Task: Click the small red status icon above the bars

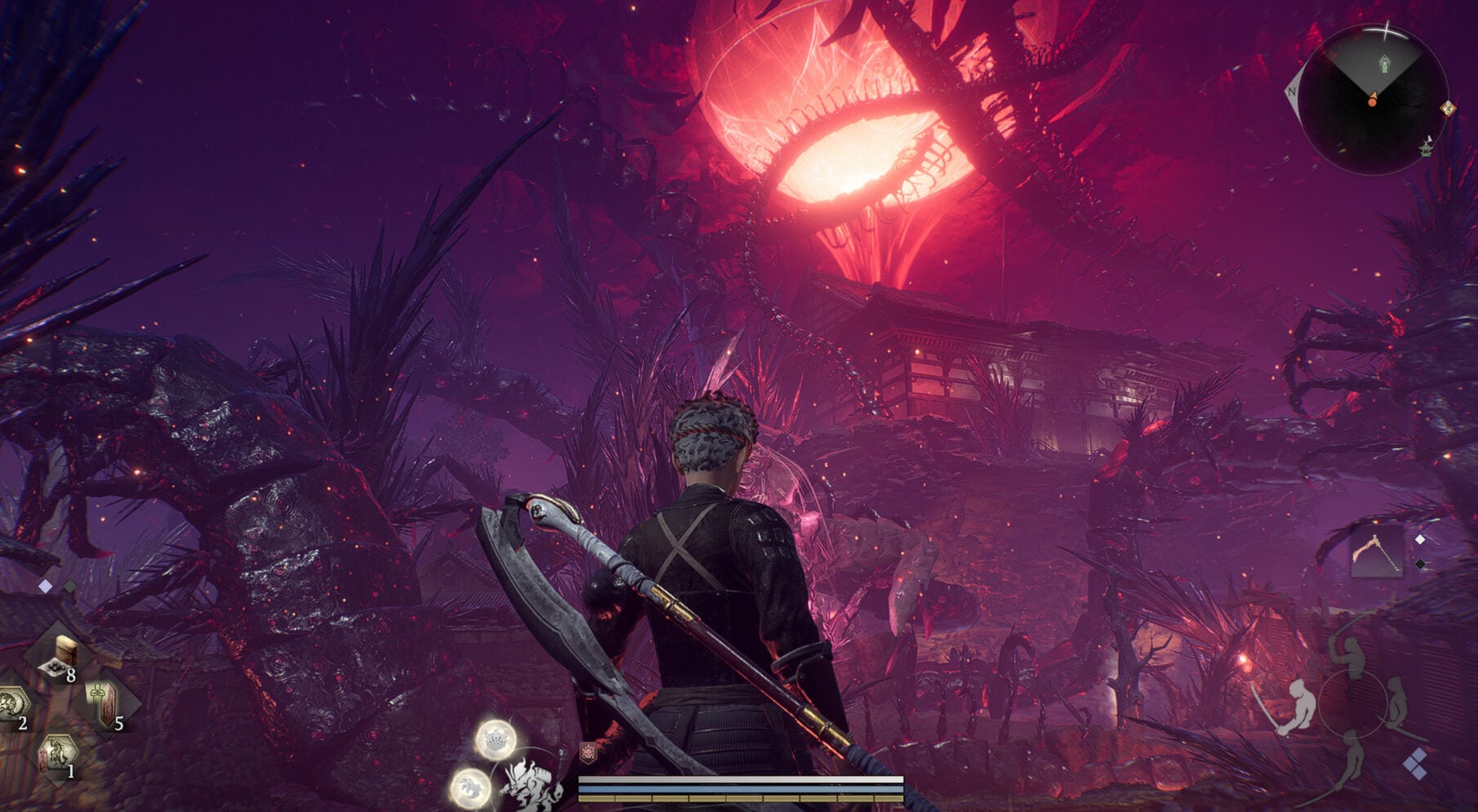Action: (x=587, y=752)
